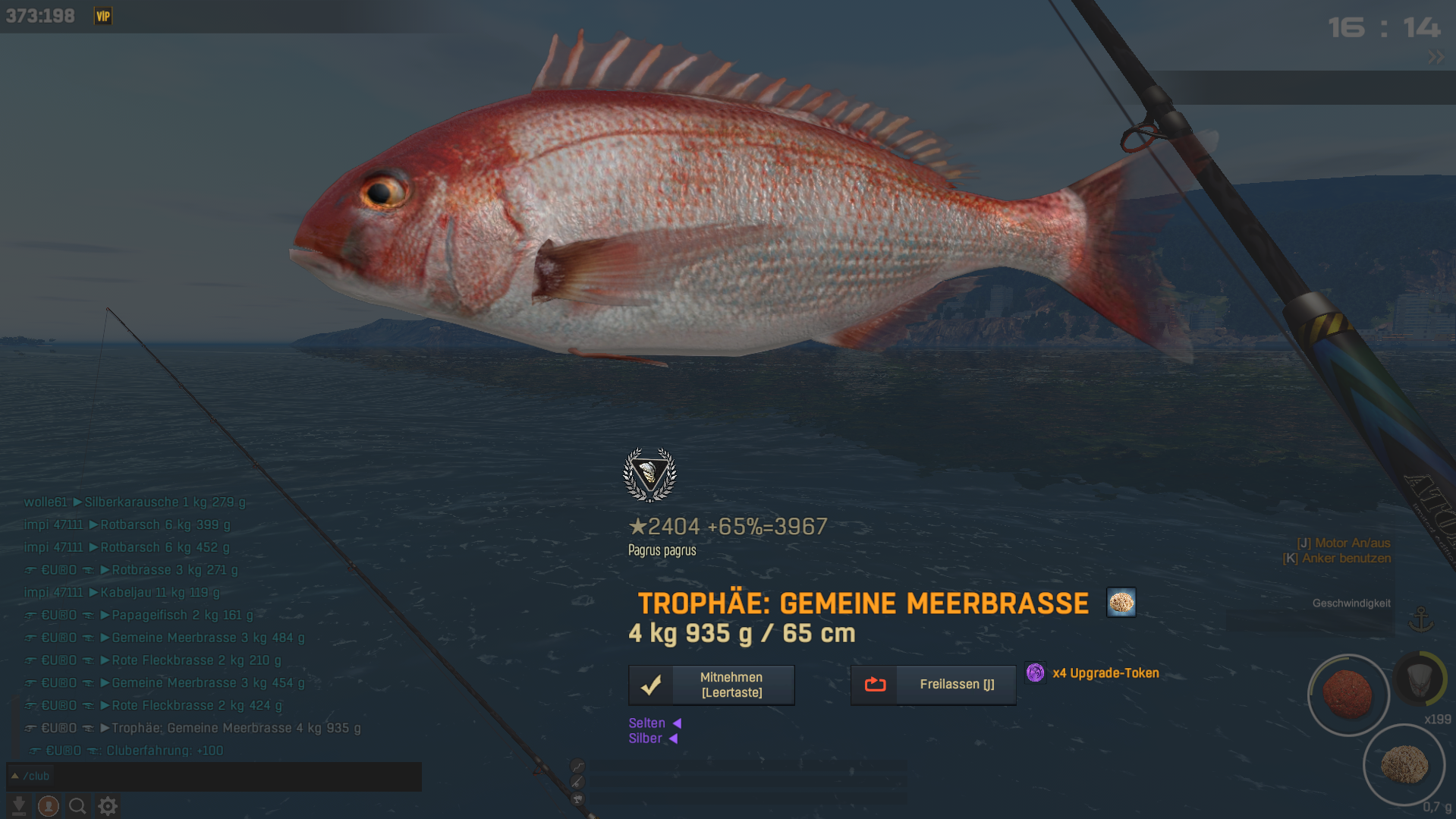Click the trophy emblem badge with laurel wreath
Image resolution: width=1456 pixels, height=819 pixels.
pyautogui.click(x=649, y=475)
